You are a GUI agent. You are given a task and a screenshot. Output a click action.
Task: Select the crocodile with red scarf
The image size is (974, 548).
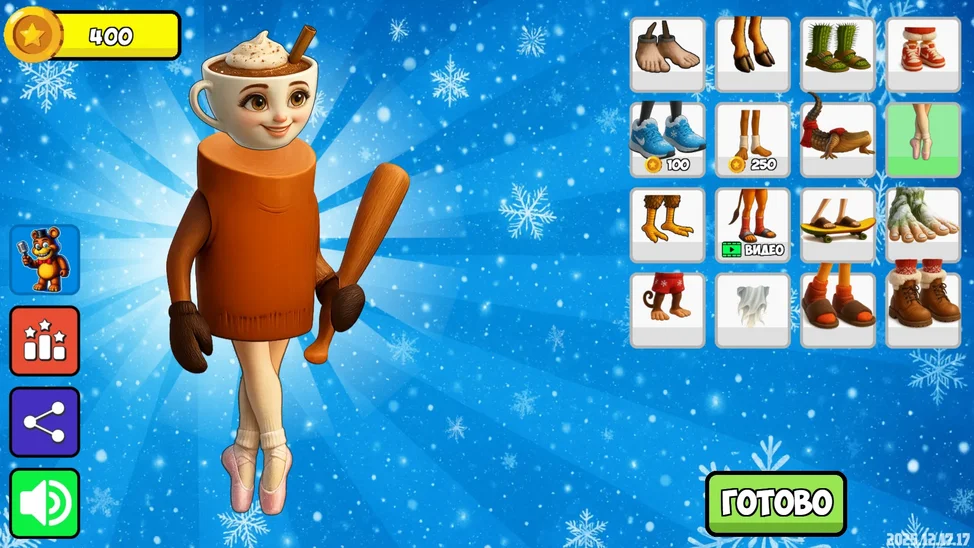coord(838,140)
